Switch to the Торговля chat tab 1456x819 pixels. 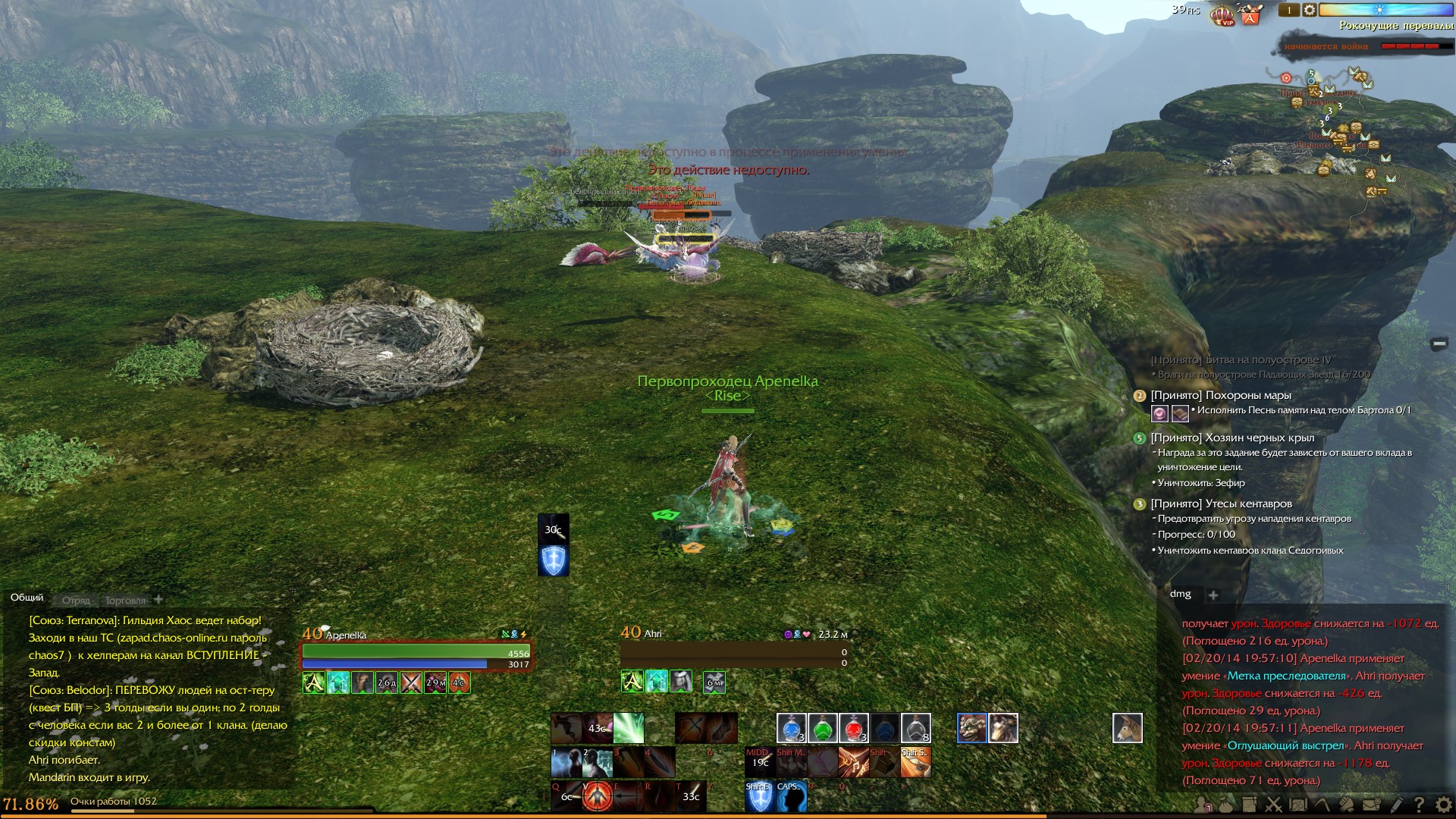tap(125, 601)
